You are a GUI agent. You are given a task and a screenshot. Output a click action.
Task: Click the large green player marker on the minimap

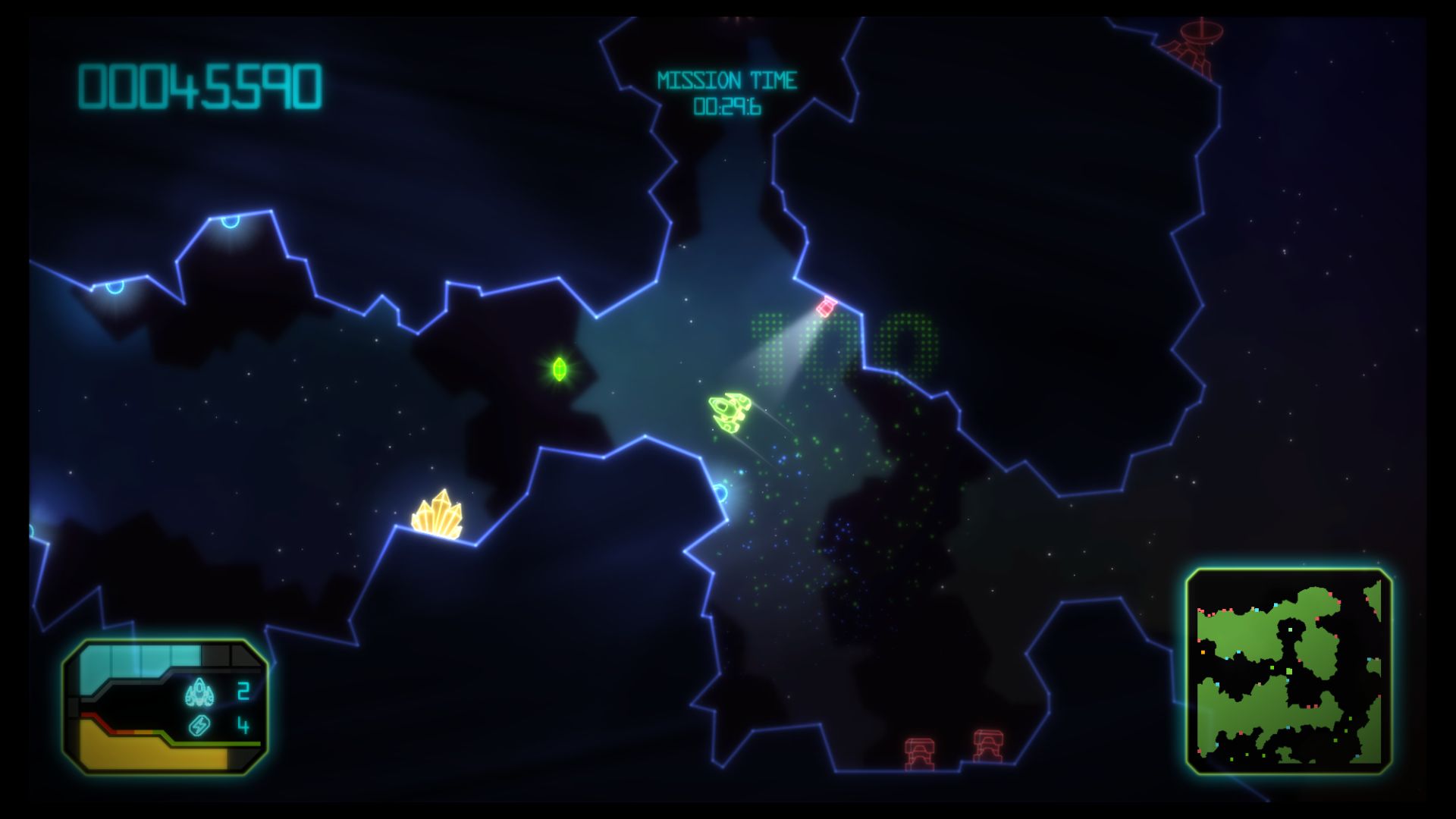click(1288, 671)
